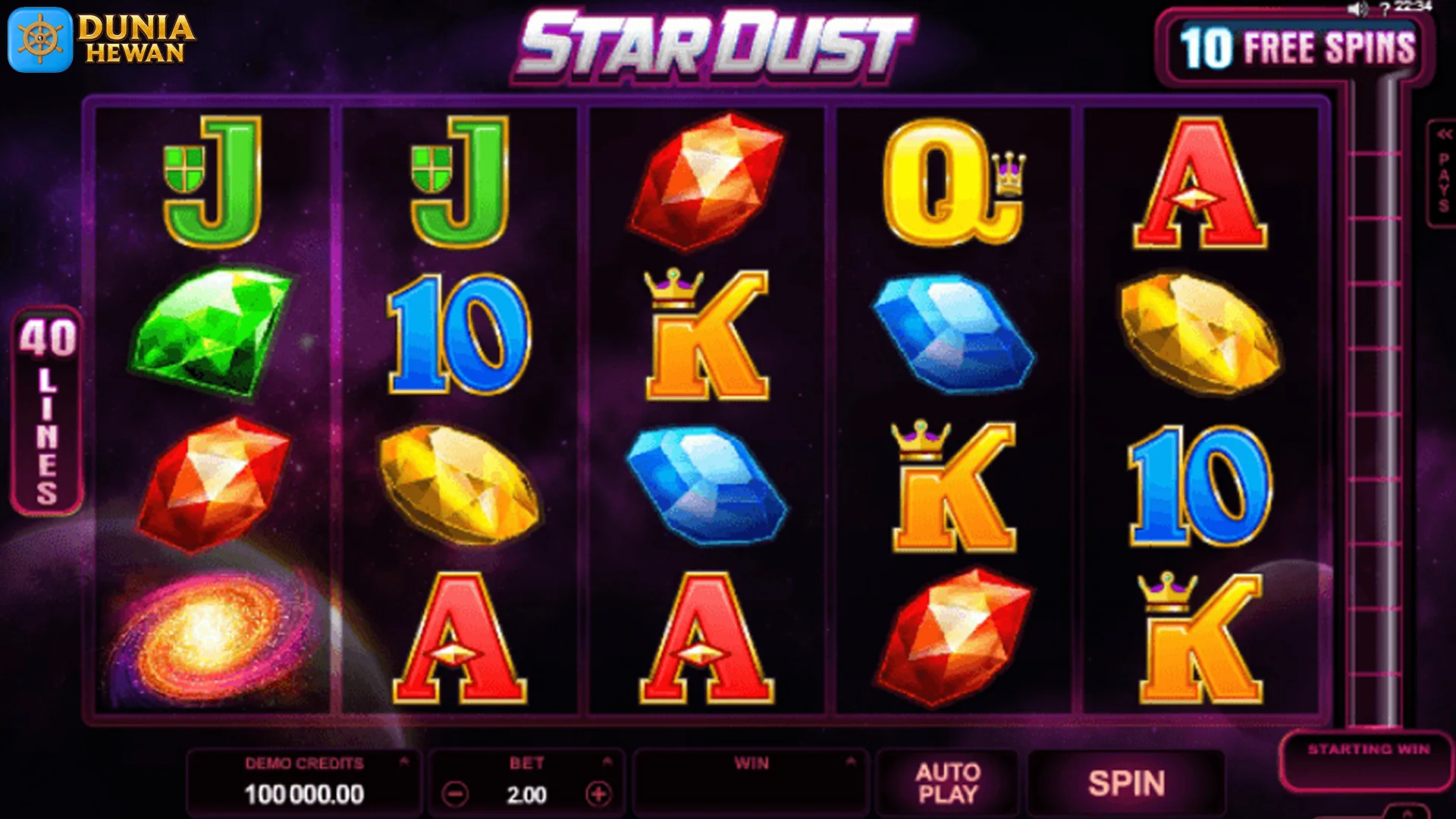The height and width of the screenshot is (819, 1456).
Task: Increase the bet using the plus icon
Action: coord(599,795)
